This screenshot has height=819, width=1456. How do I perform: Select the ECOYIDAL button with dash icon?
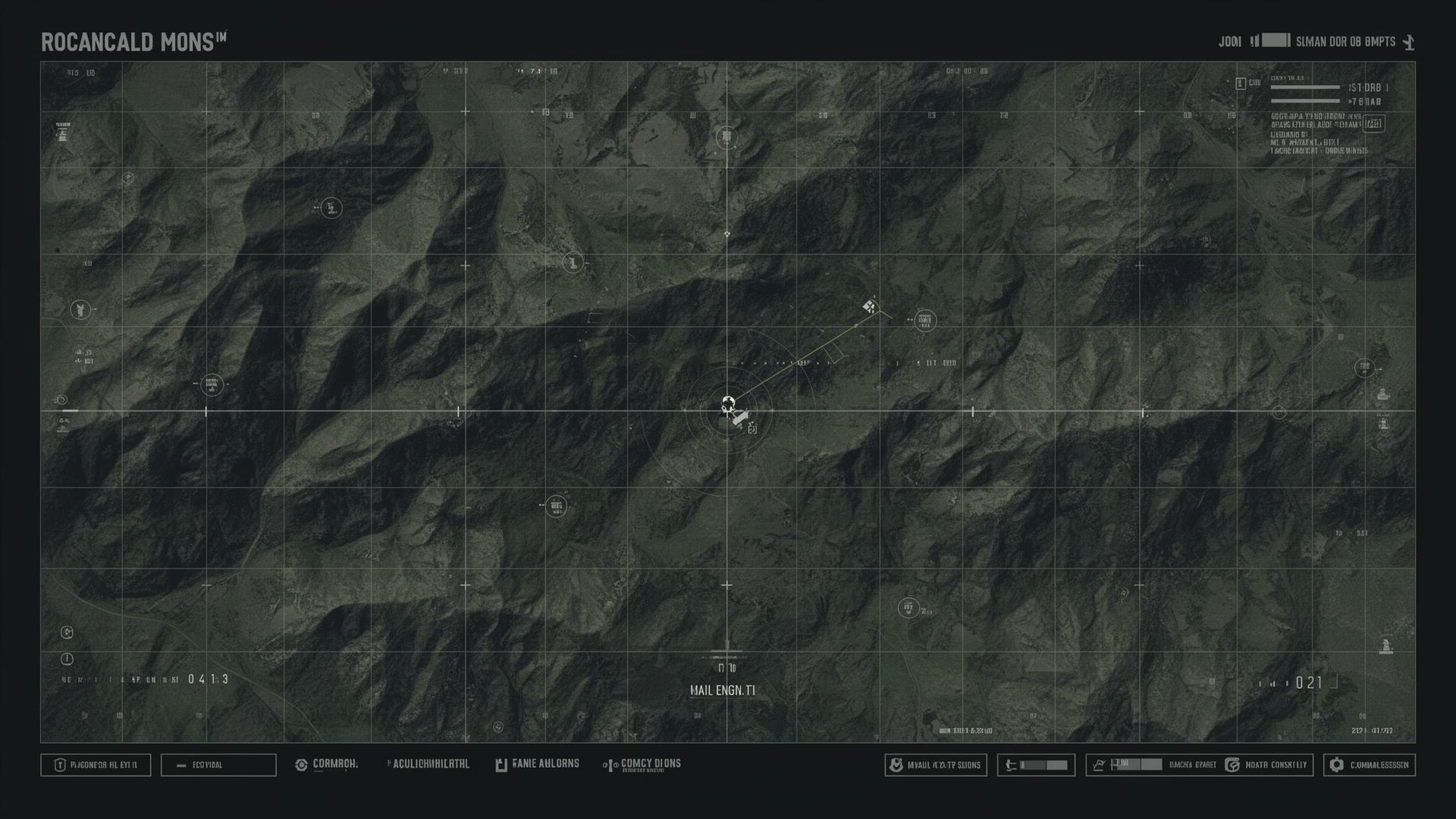click(218, 765)
